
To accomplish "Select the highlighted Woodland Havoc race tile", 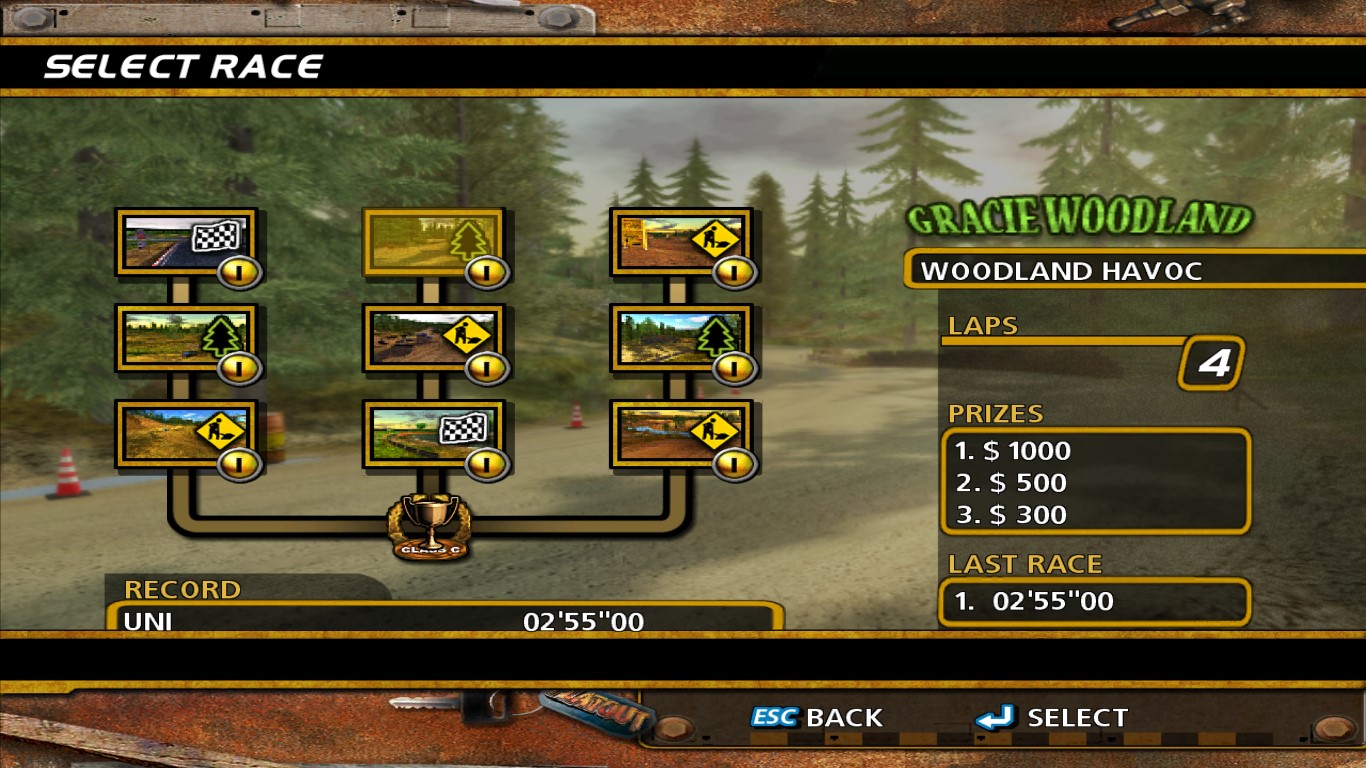I will tap(432, 242).
